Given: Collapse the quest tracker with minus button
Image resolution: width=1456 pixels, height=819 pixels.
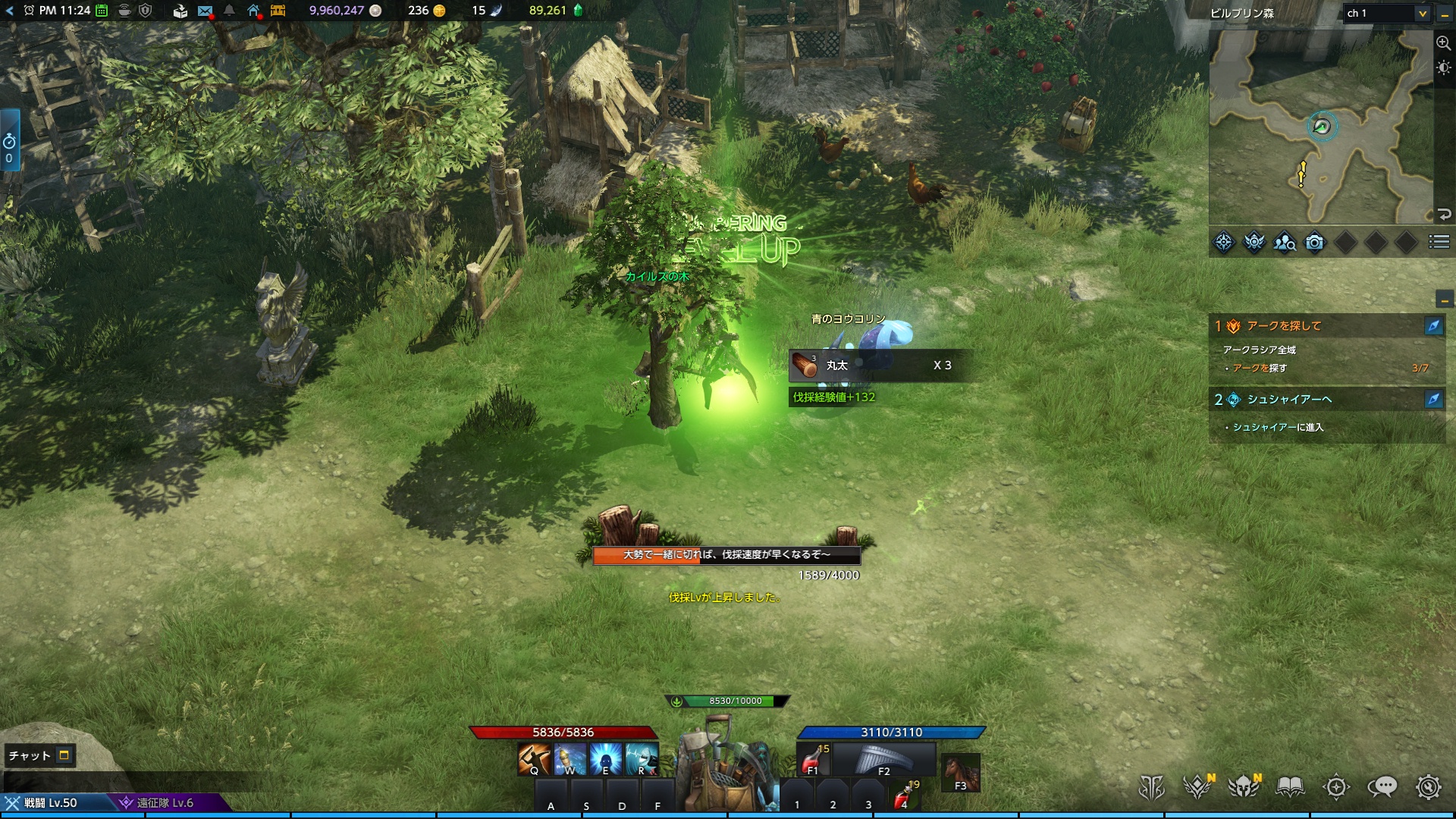Looking at the screenshot, I should pos(1444,300).
